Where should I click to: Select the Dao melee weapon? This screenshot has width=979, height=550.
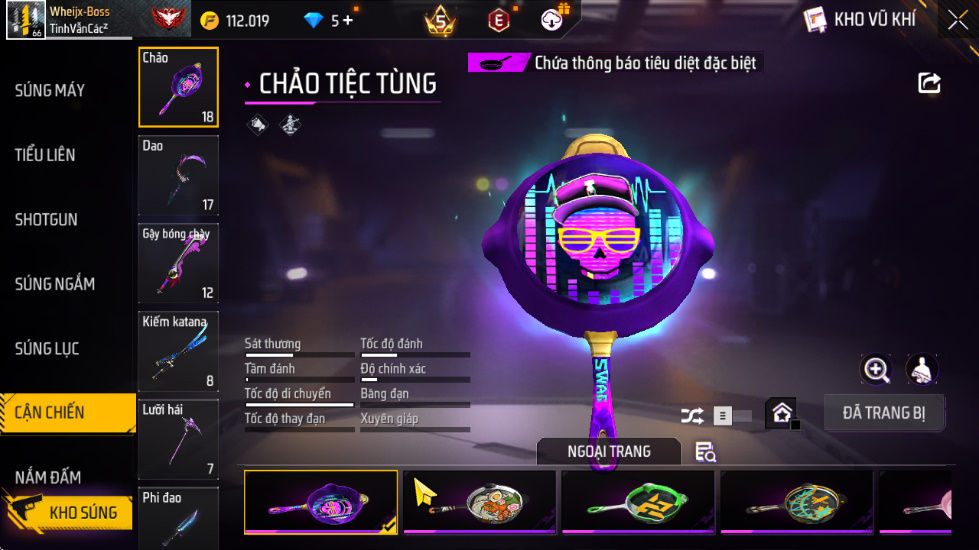click(x=178, y=176)
